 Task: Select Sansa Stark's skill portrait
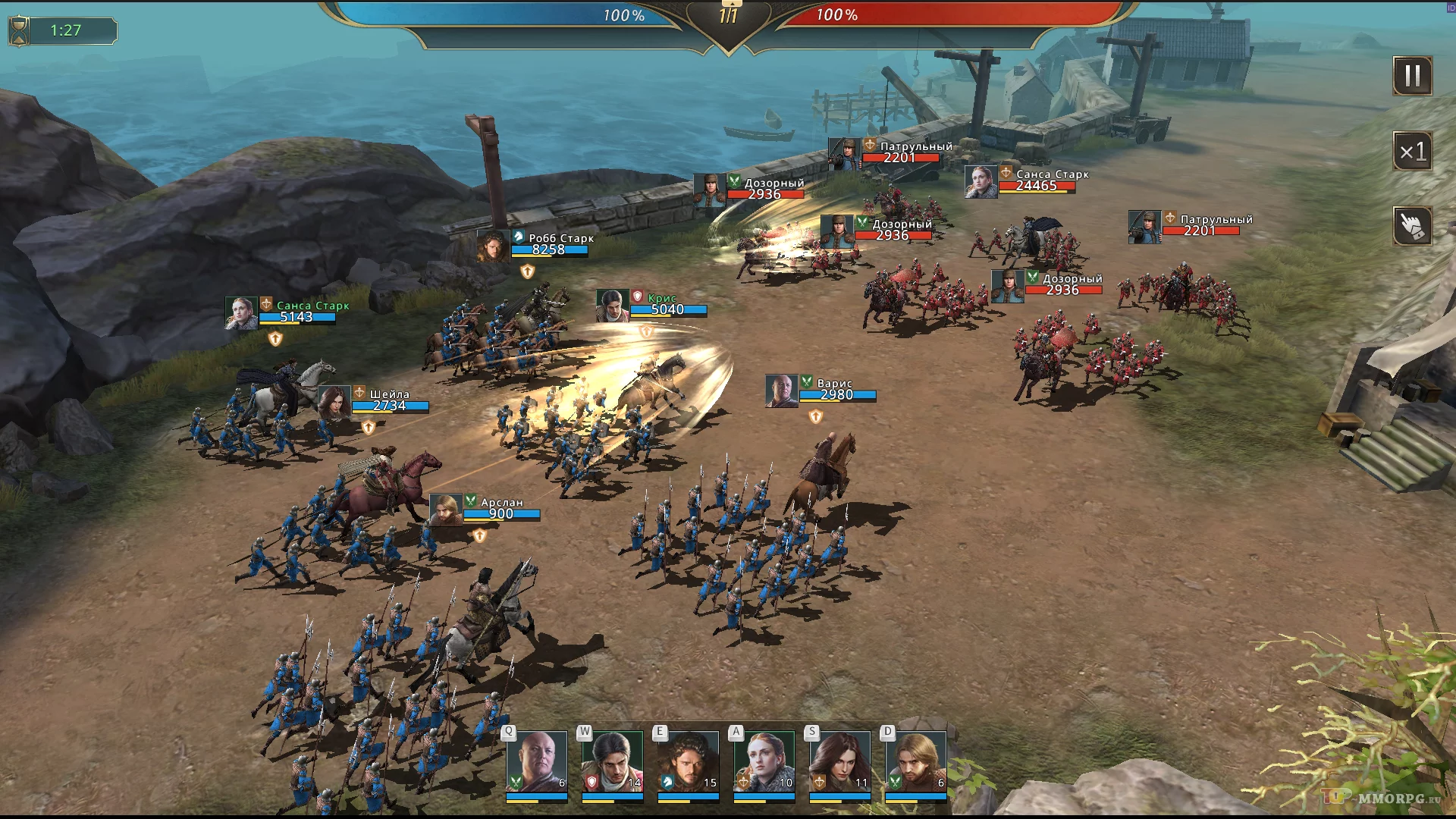pos(764,762)
